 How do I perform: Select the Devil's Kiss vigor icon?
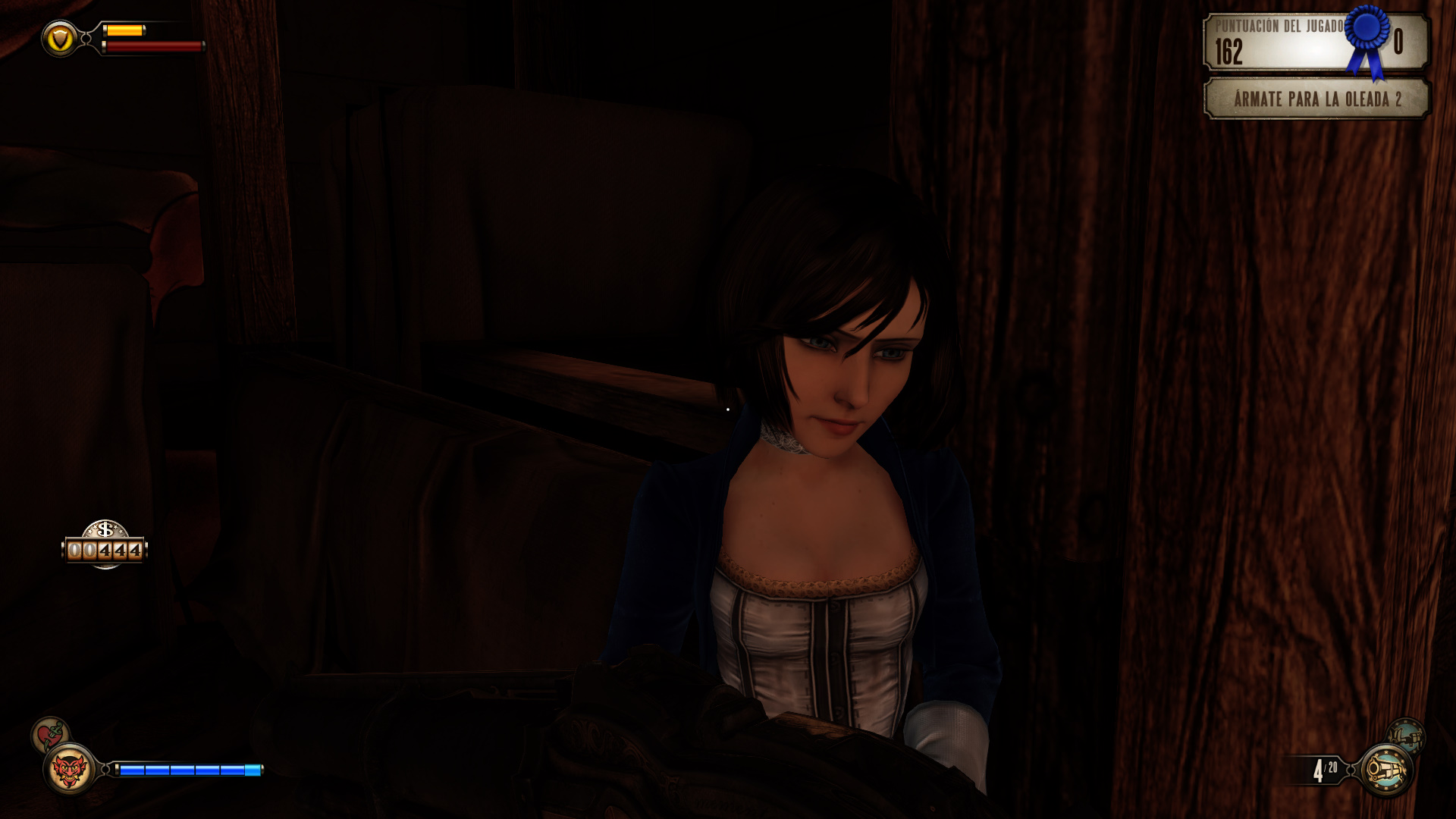pyautogui.click(x=69, y=770)
